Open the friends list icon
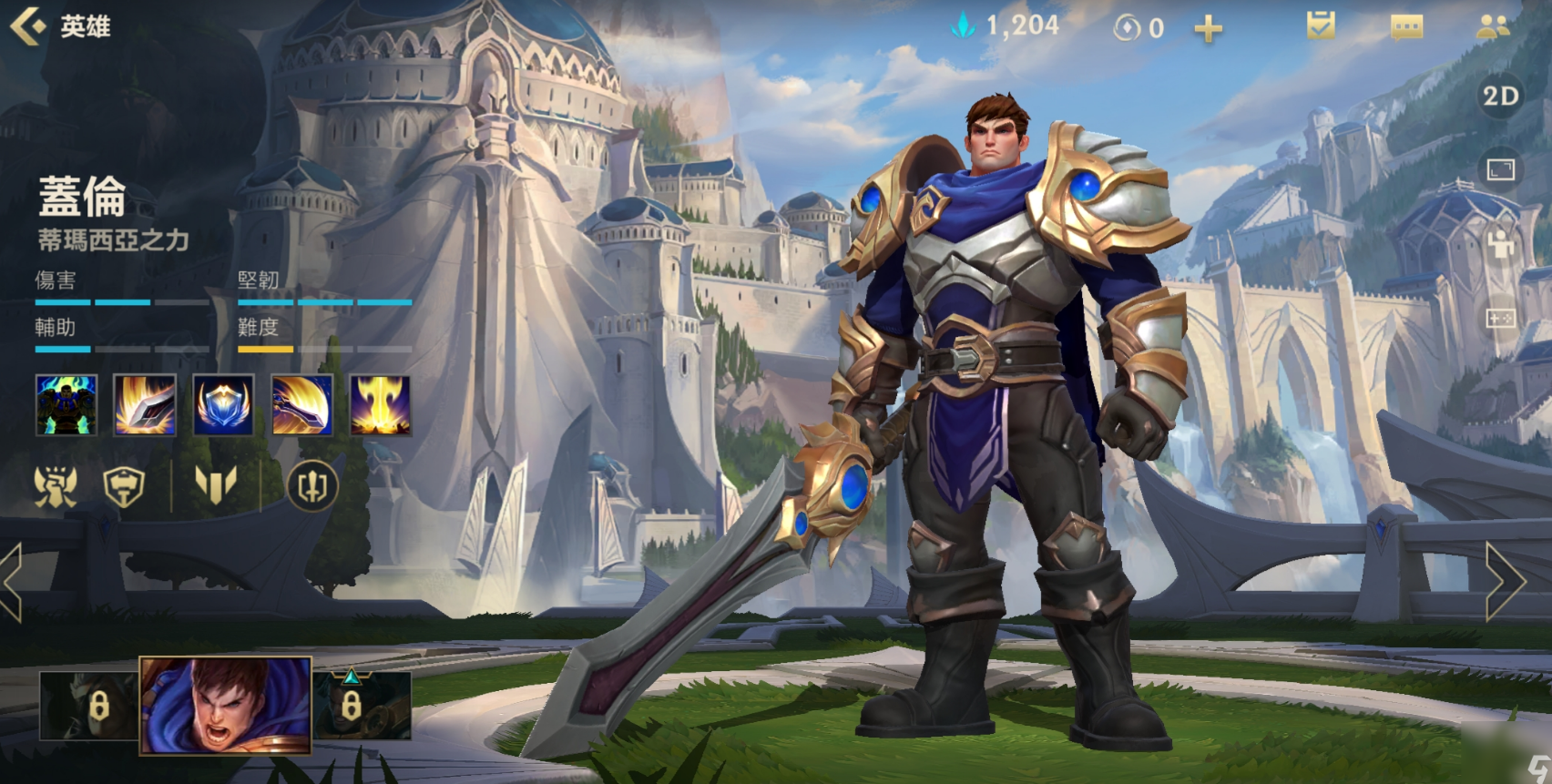1552x784 pixels. click(1493, 26)
